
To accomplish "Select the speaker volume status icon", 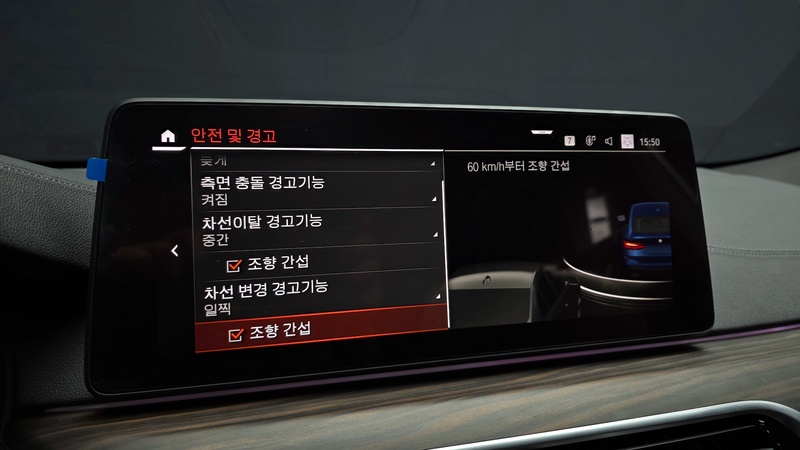I will pyautogui.click(x=608, y=142).
